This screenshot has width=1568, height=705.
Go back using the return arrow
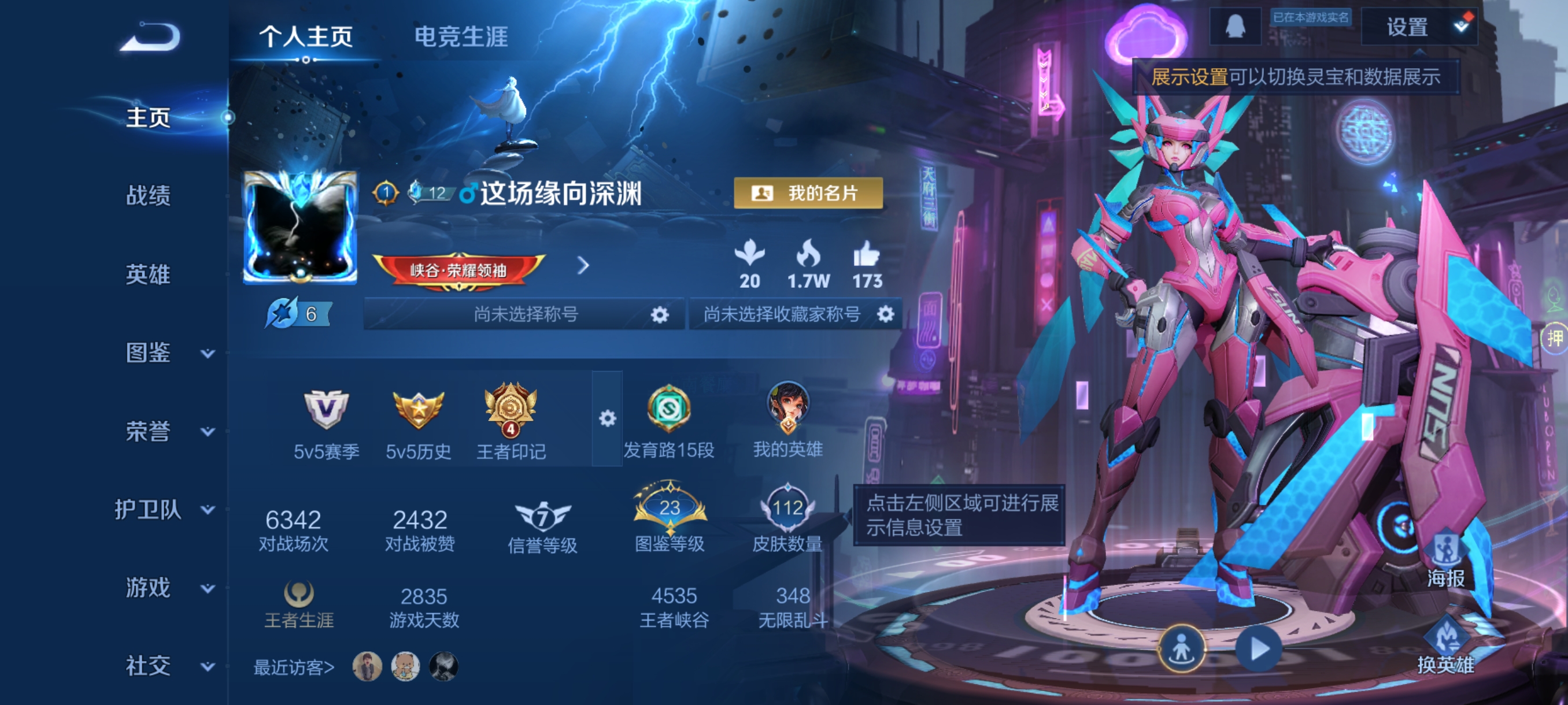click(150, 38)
